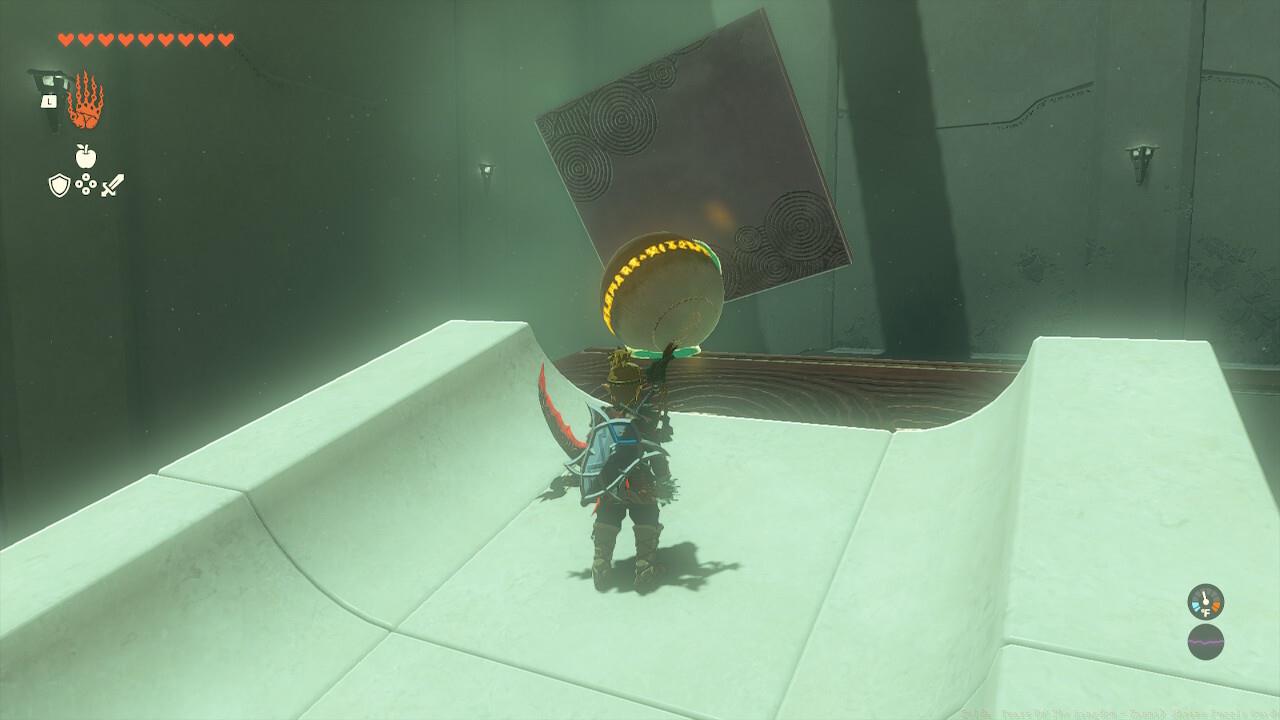Image resolution: width=1280 pixels, height=720 pixels.
Task: Select the materials icon between shield and sword
Action: point(86,184)
